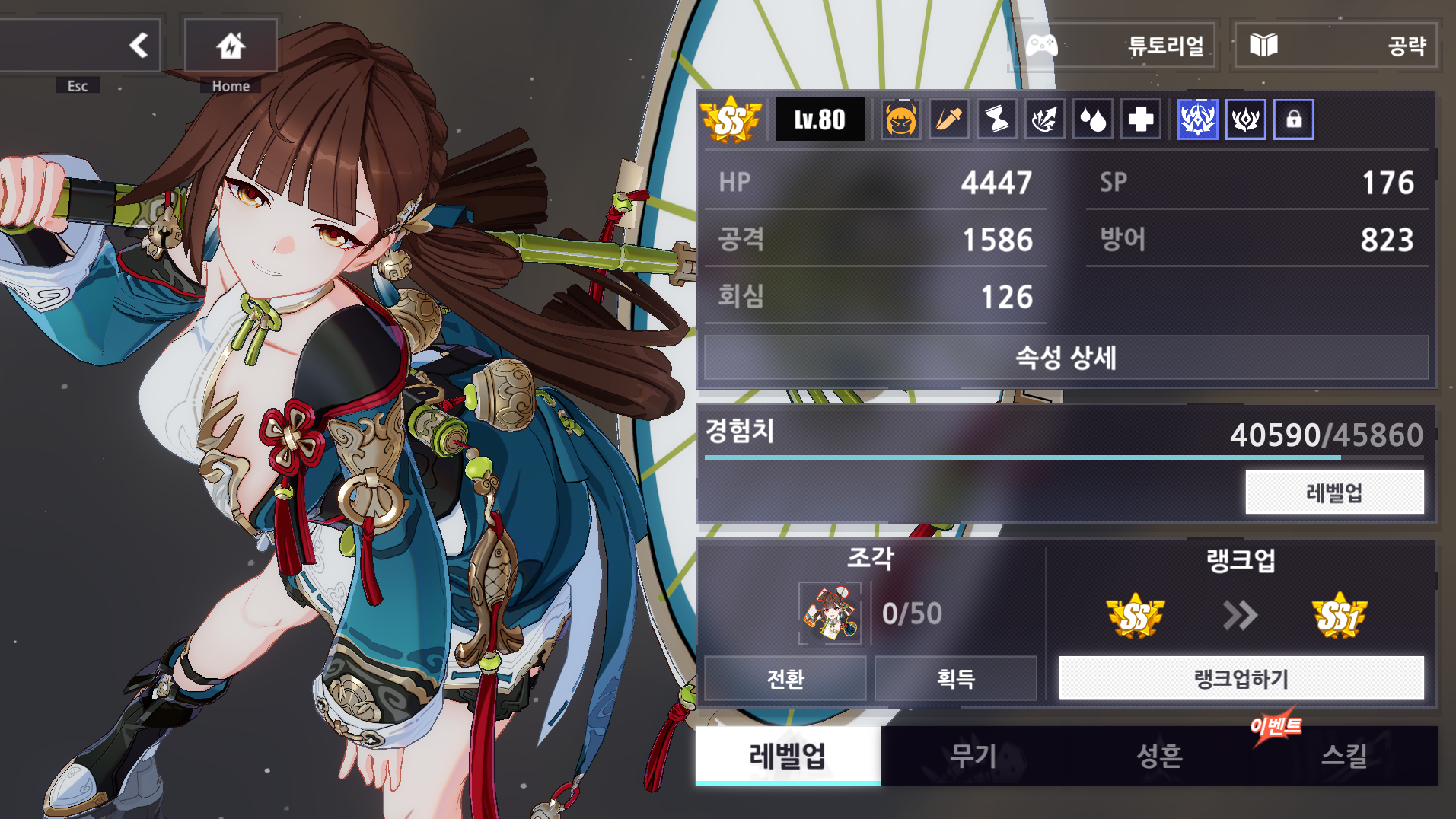Open the 공략 guide book

click(1335, 46)
